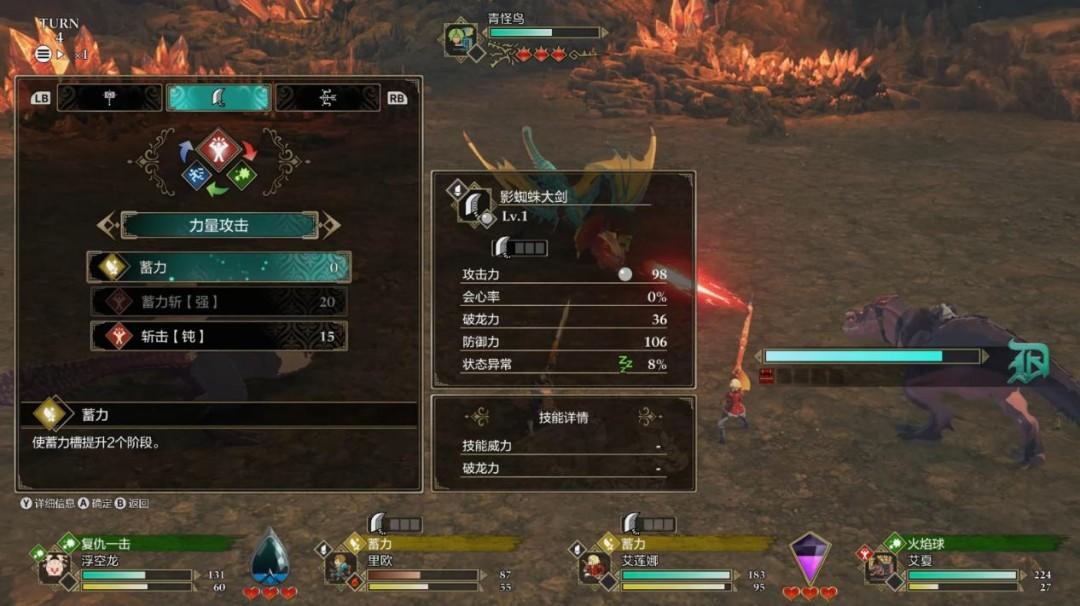Click the left arrow beside 力量攻击
Viewport: 1080px width, 606px height.
point(107,225)
